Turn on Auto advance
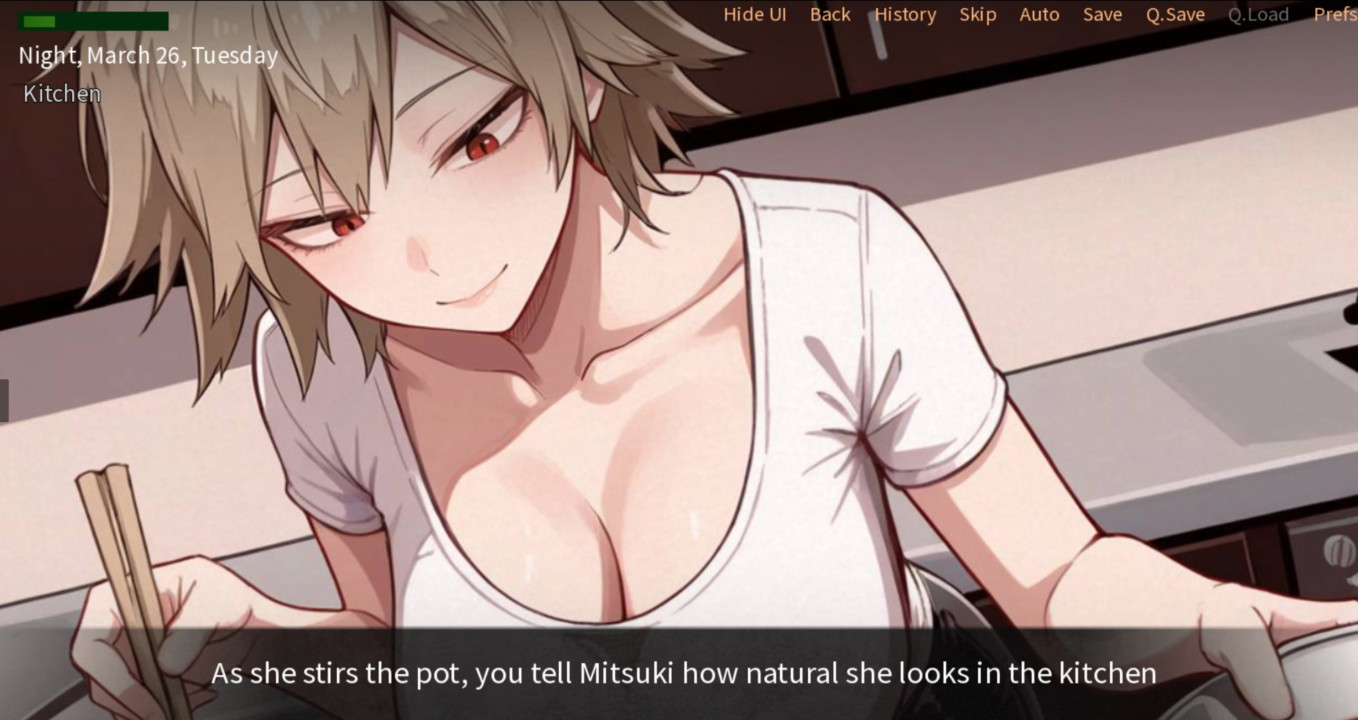 pyautogui.click(x=1039, y=15)
